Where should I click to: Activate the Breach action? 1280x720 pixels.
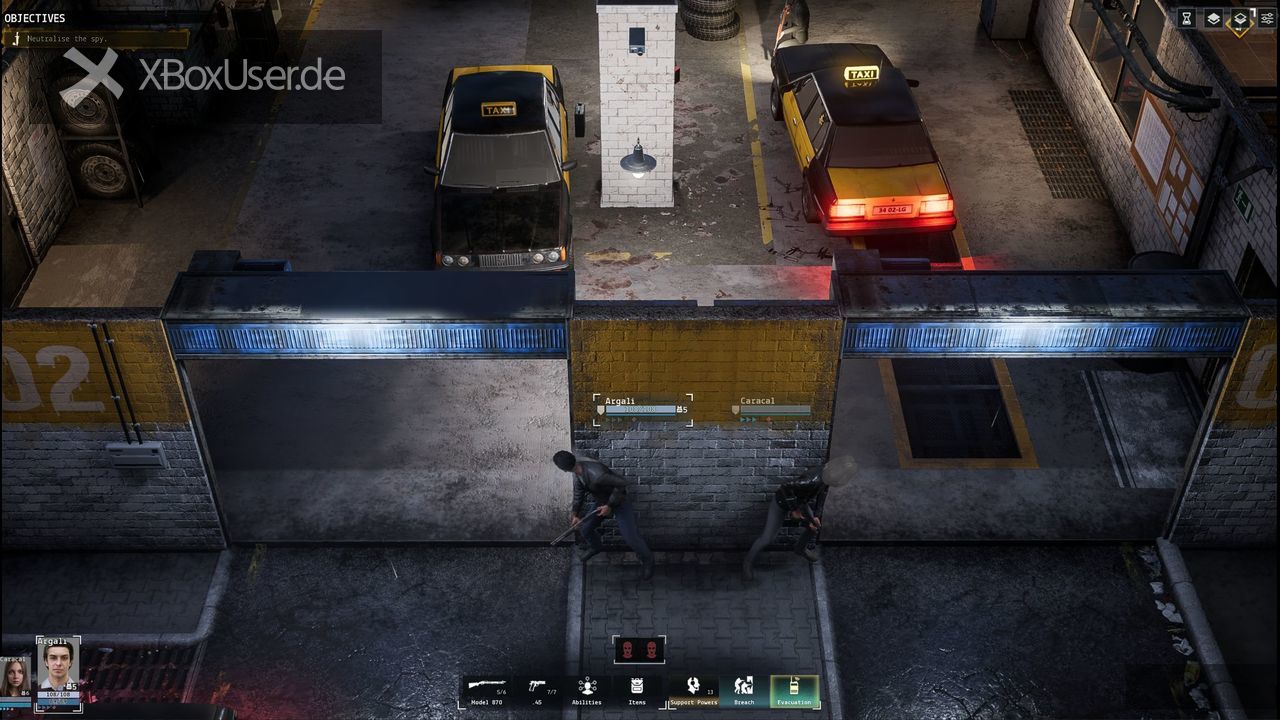pyautogui.click(x=744, y=688)
